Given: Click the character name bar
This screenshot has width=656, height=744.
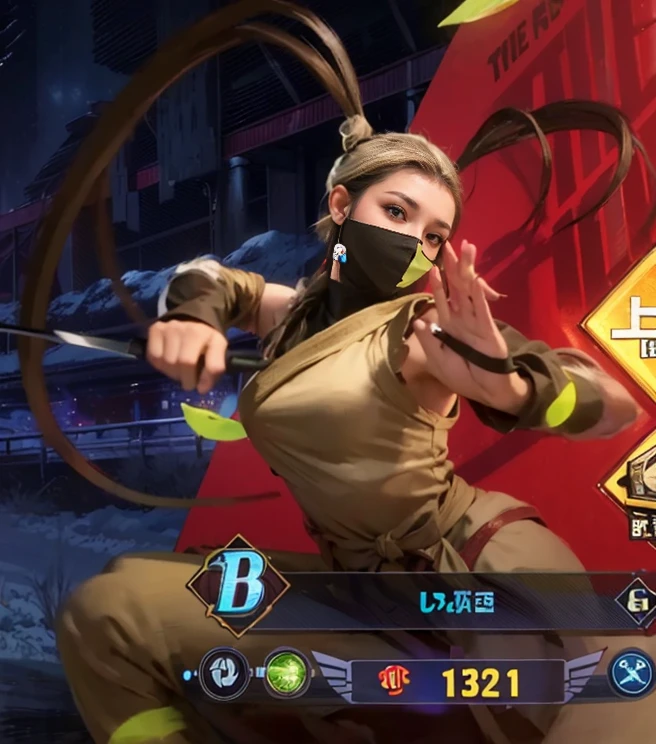Looking at the screenshot, I should click(456, 602).
